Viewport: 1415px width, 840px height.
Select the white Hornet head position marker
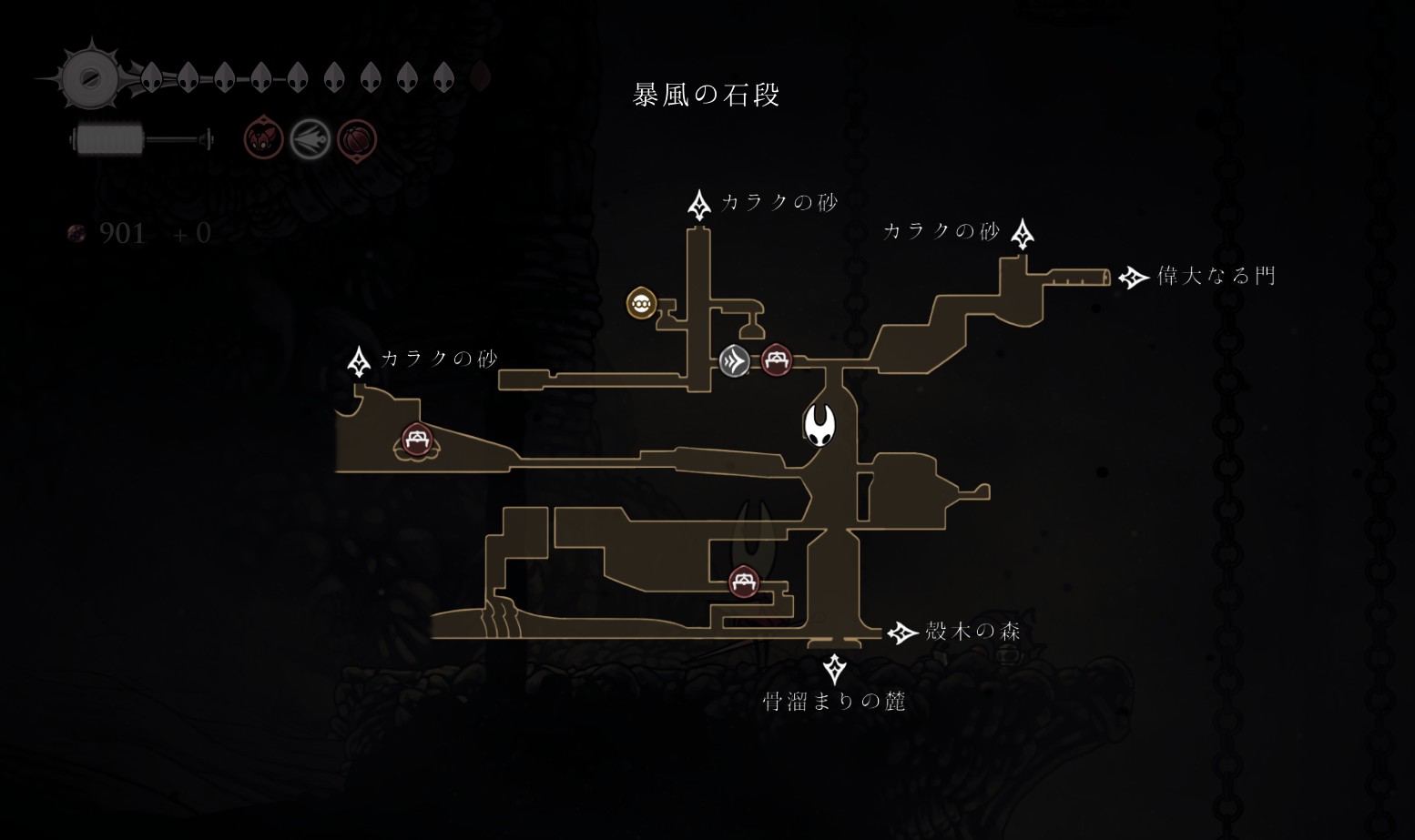819,425
